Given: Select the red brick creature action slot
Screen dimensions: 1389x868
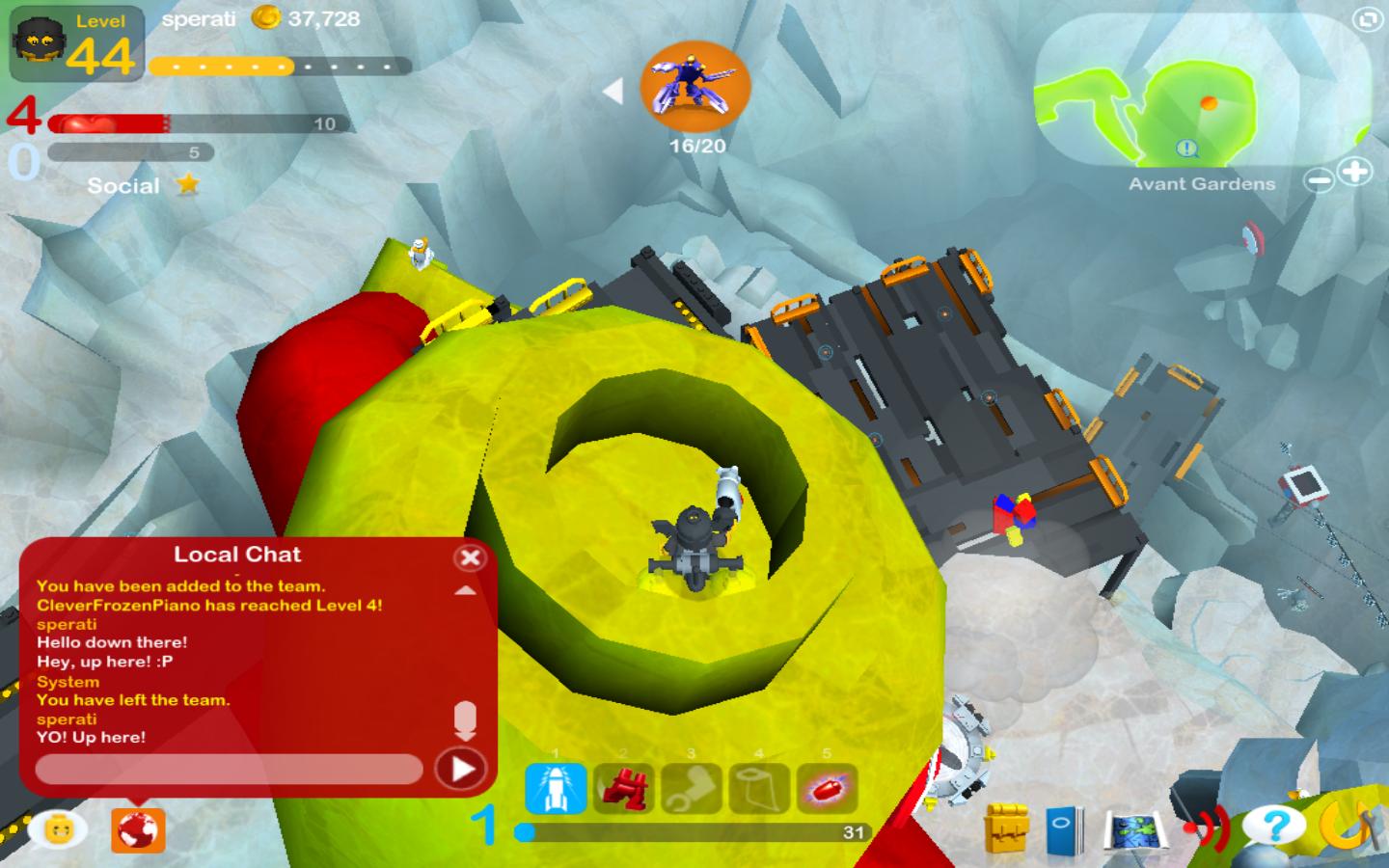Looking at the screenshot, I should point(623,789).
